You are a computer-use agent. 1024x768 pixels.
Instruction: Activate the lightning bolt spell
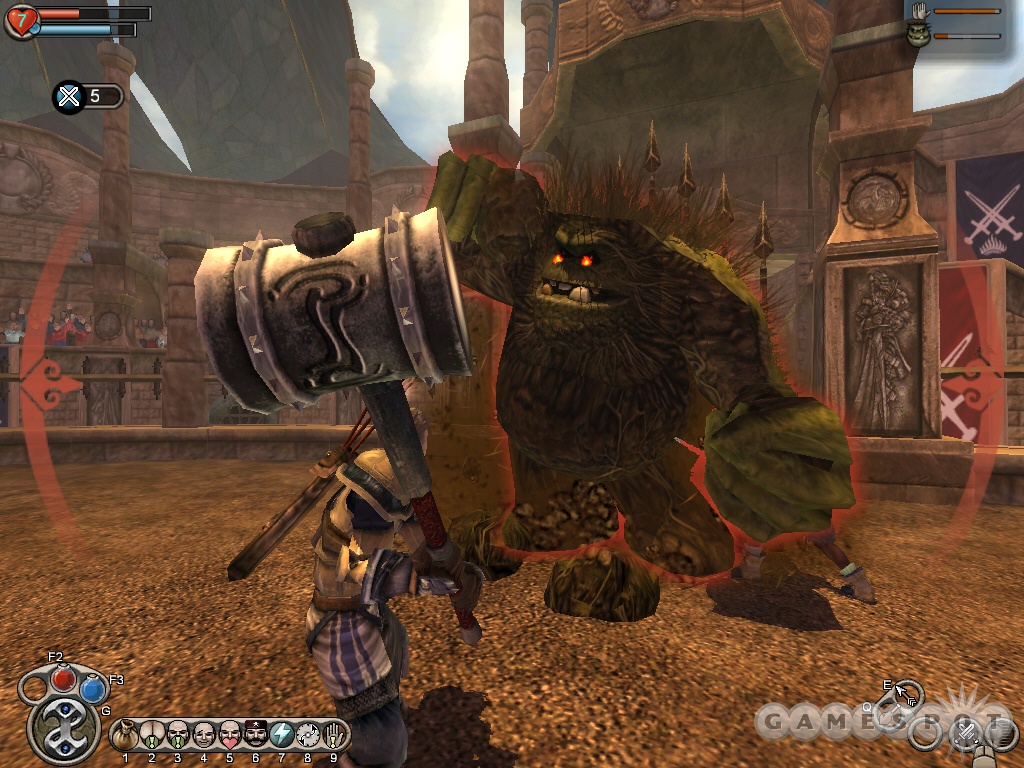pos(281,734)
